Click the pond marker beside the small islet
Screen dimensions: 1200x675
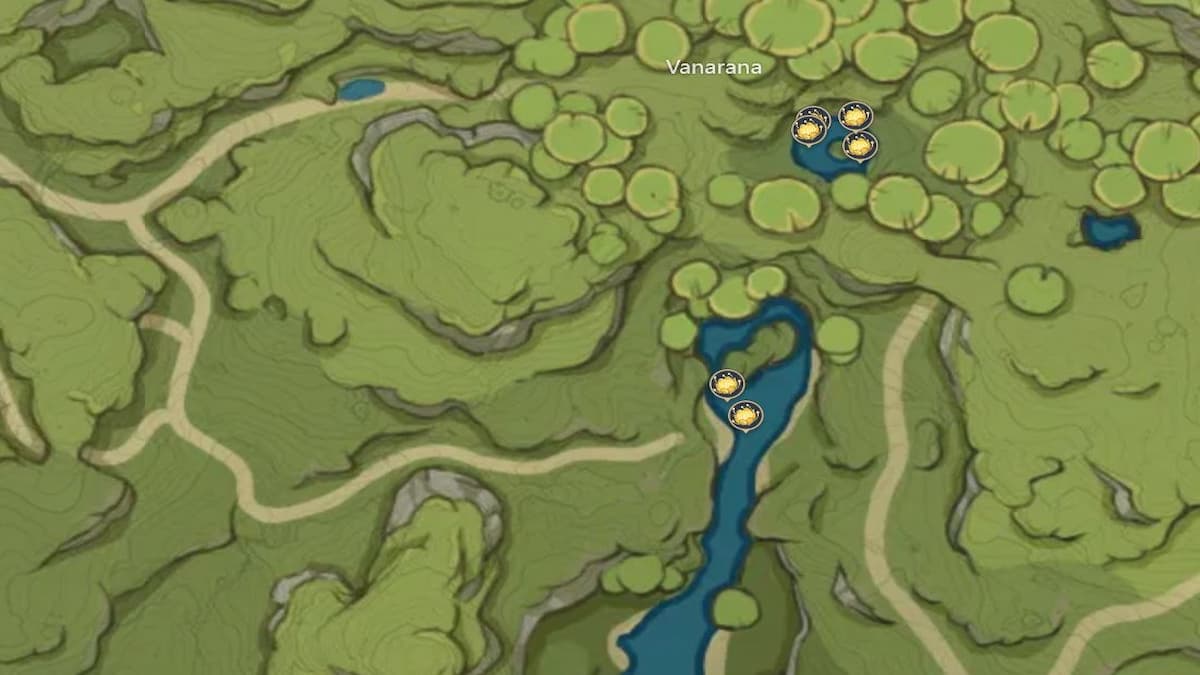tap(860, 146)
